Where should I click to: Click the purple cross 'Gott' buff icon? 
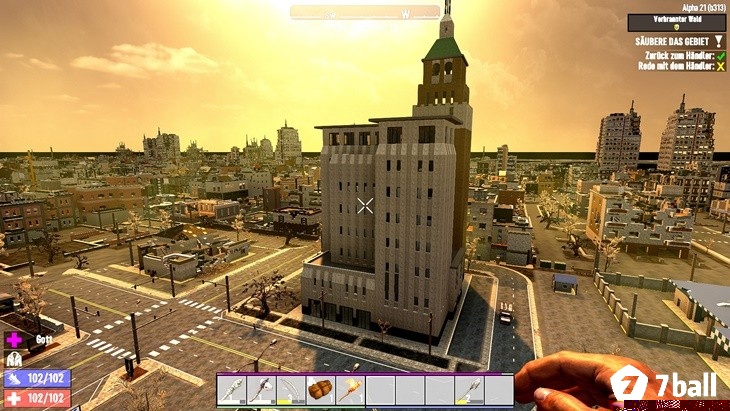[x=14, y=339]
